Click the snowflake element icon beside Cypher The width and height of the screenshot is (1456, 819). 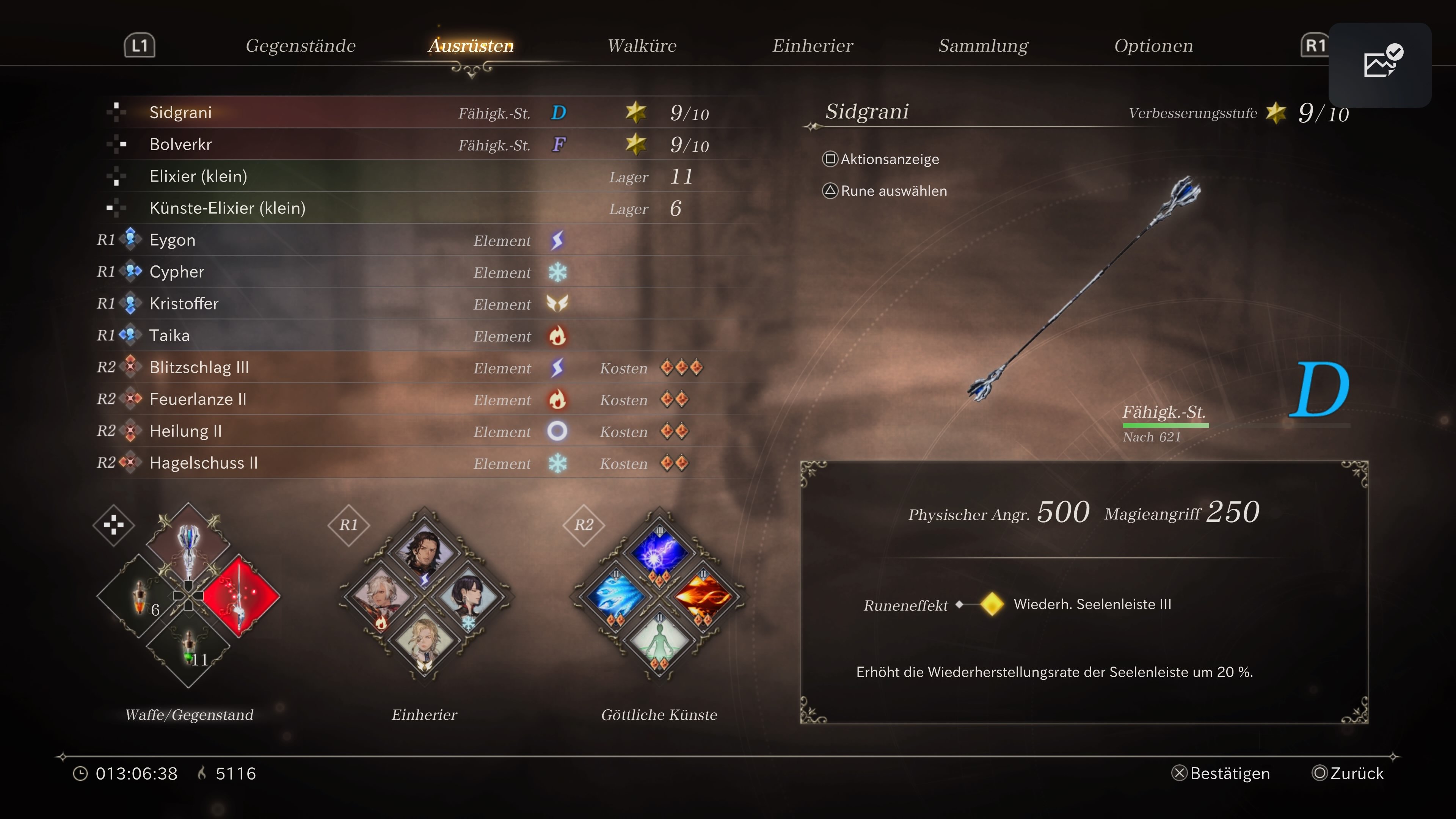[558, 272]
